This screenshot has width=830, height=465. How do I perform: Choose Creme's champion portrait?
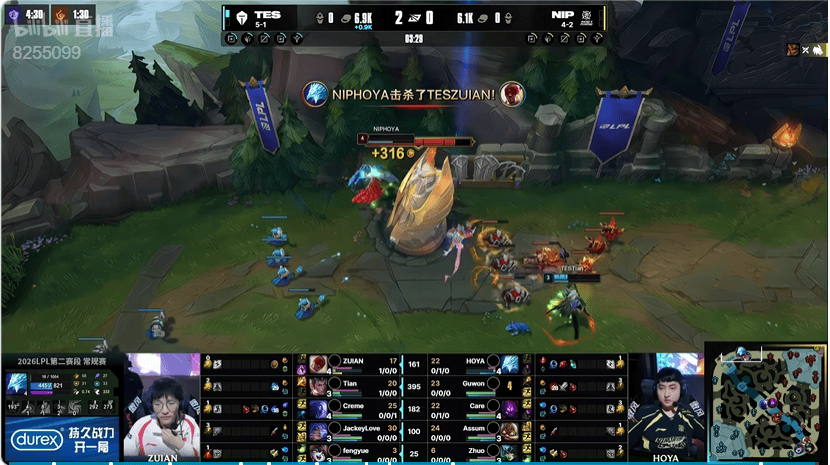point(319,409)
